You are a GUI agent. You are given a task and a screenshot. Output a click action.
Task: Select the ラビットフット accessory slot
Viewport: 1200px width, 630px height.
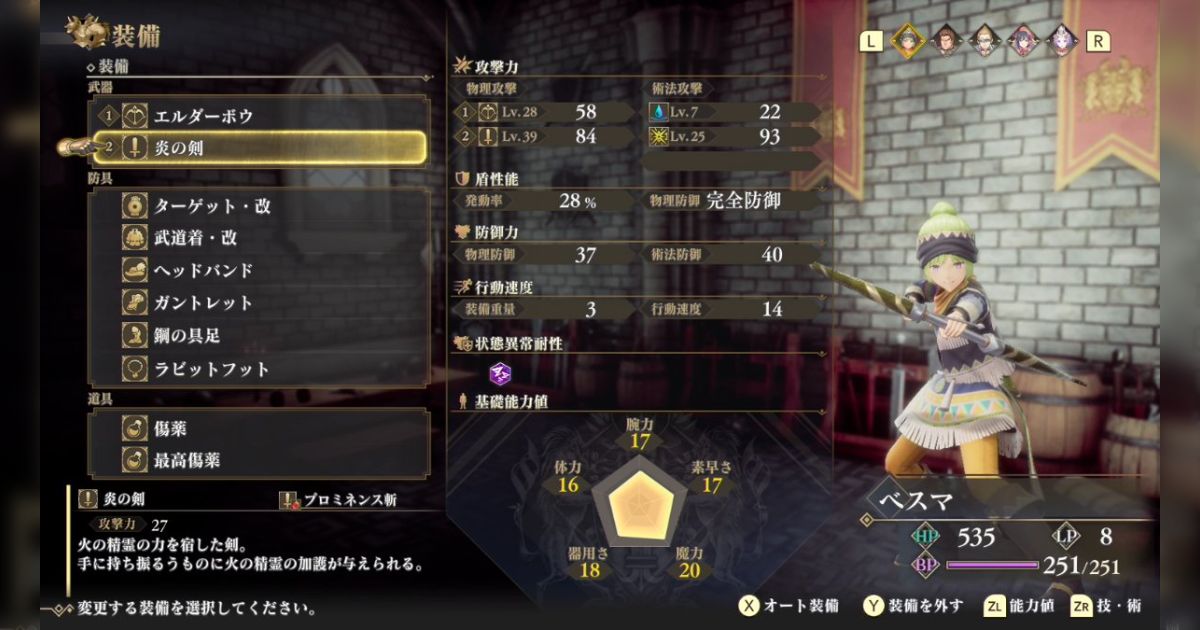[x=260, y=368]
